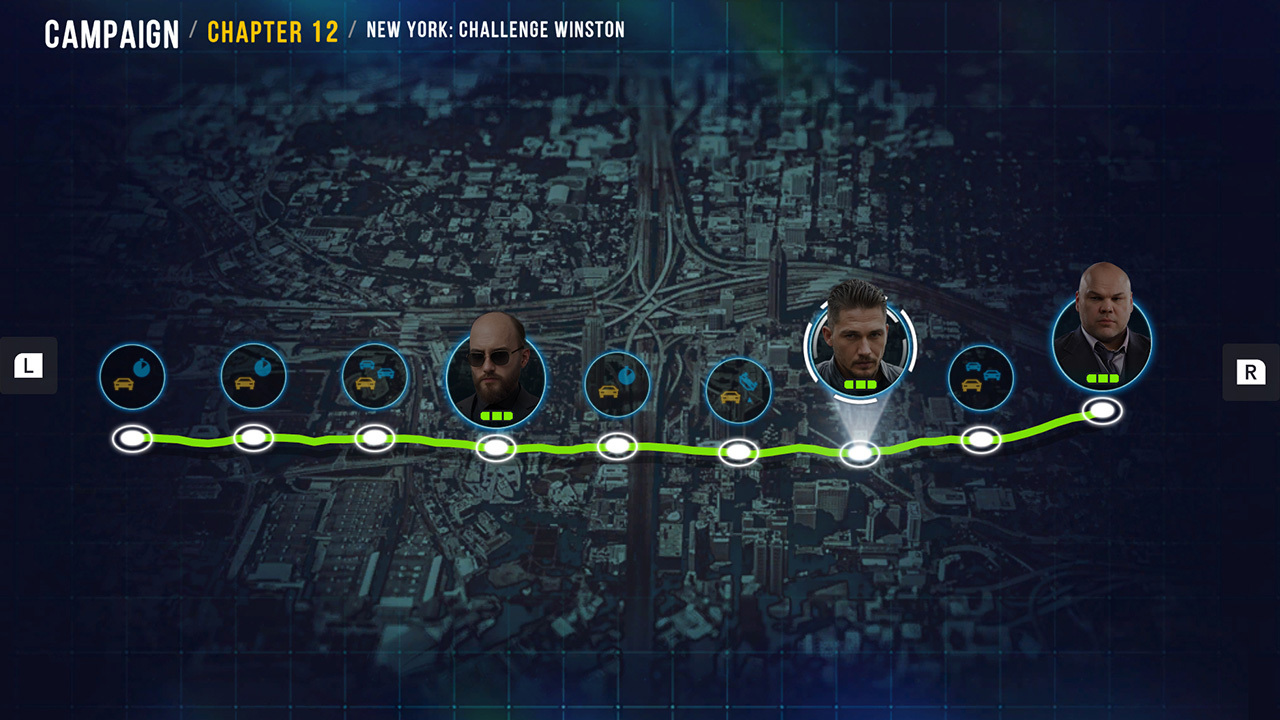Open the highlighted character portrait mission
This screenshot has height=720, width=1280.
click(860, 346)
